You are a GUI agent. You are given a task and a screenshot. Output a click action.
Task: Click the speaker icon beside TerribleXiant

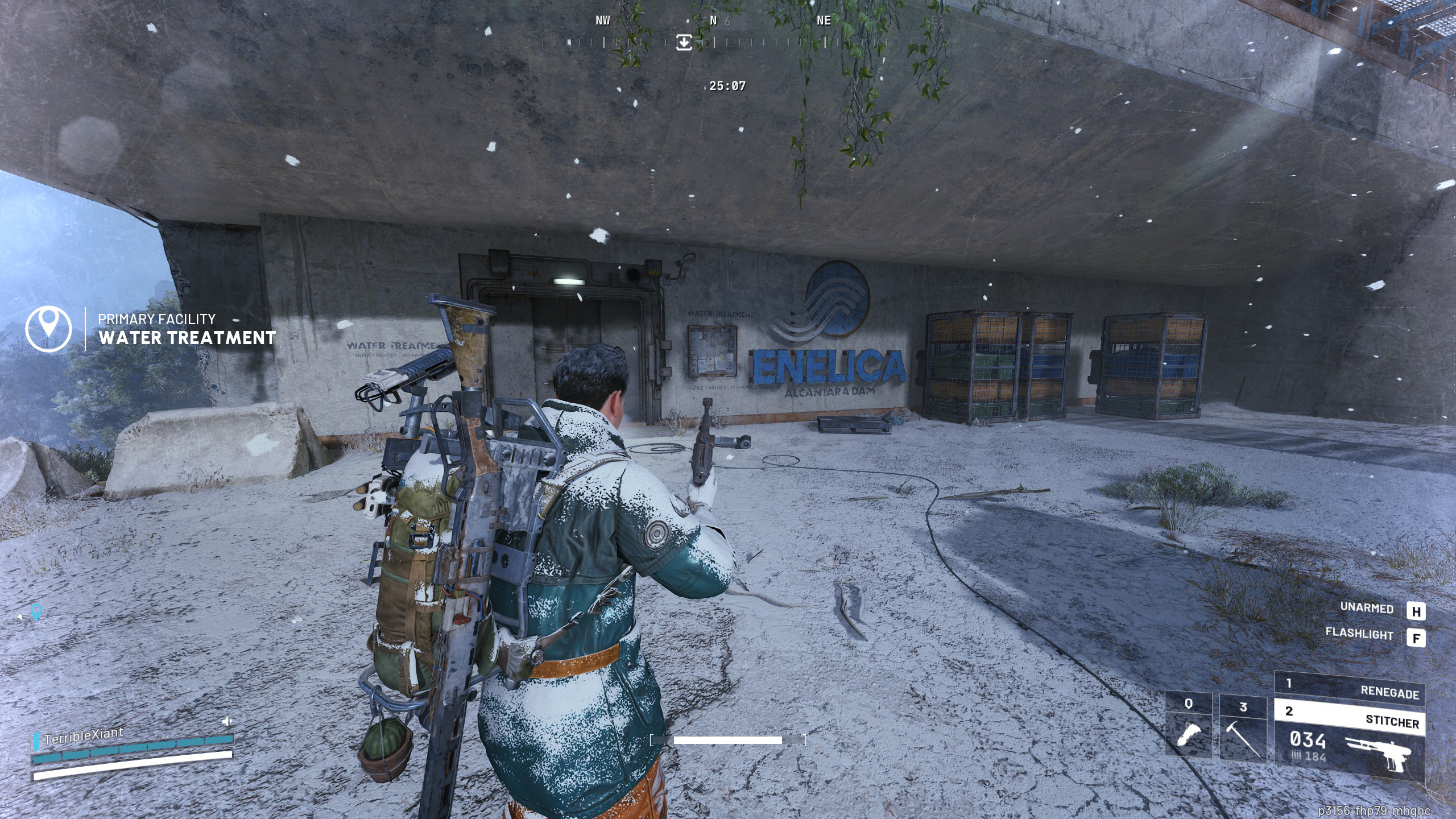(x=227, y=722)
